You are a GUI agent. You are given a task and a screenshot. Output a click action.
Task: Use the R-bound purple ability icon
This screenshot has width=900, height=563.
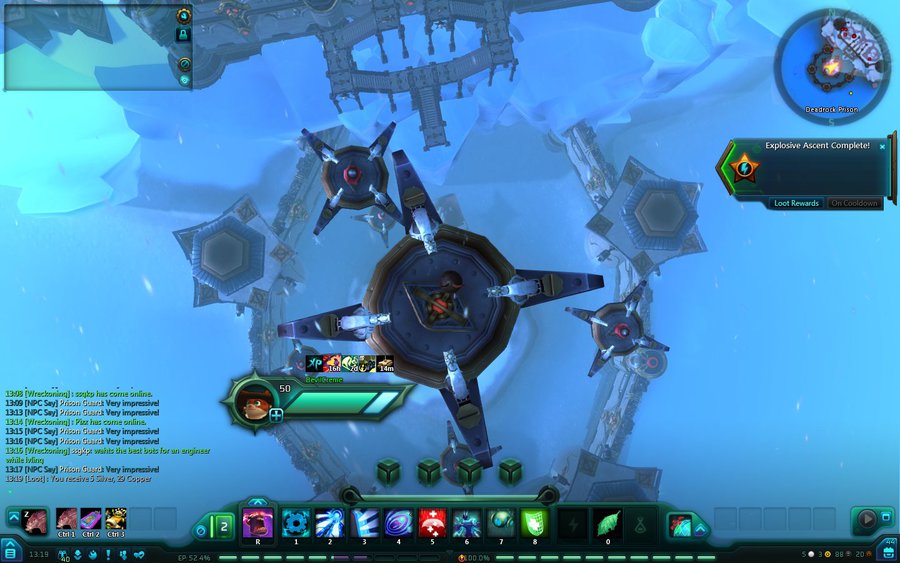(258, 523)
